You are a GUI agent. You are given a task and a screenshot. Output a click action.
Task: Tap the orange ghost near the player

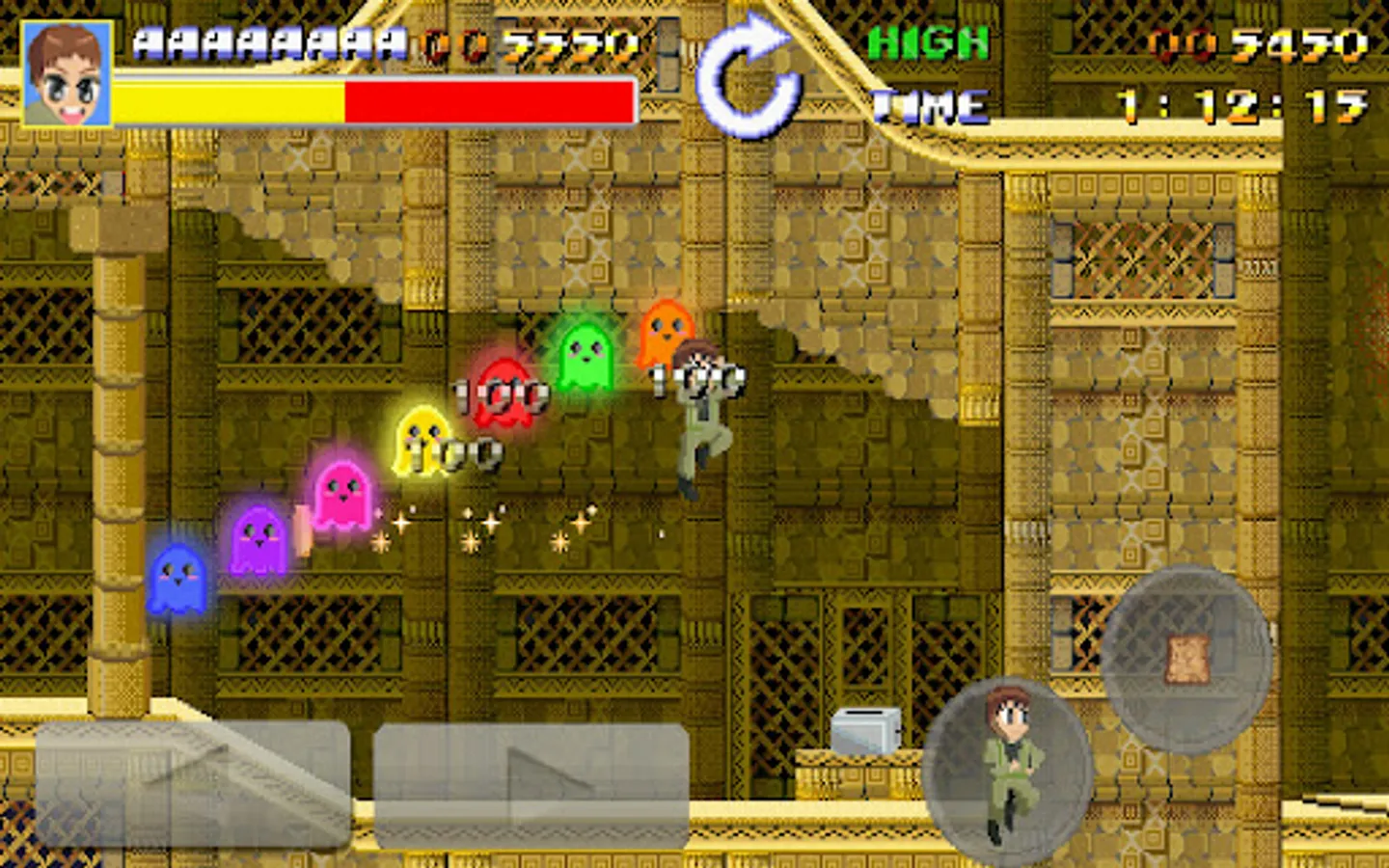point(665,335)
